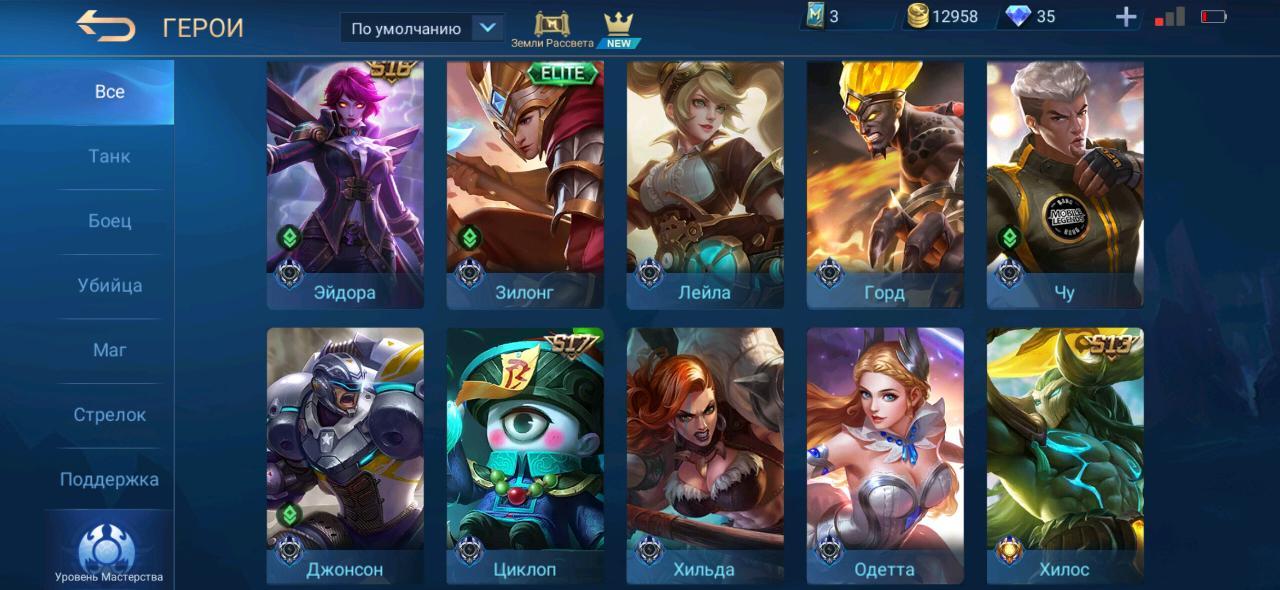Viewport: 1280px width, 590px height.
Task: Go back using the return arrow
Action: tap(106, 26)
